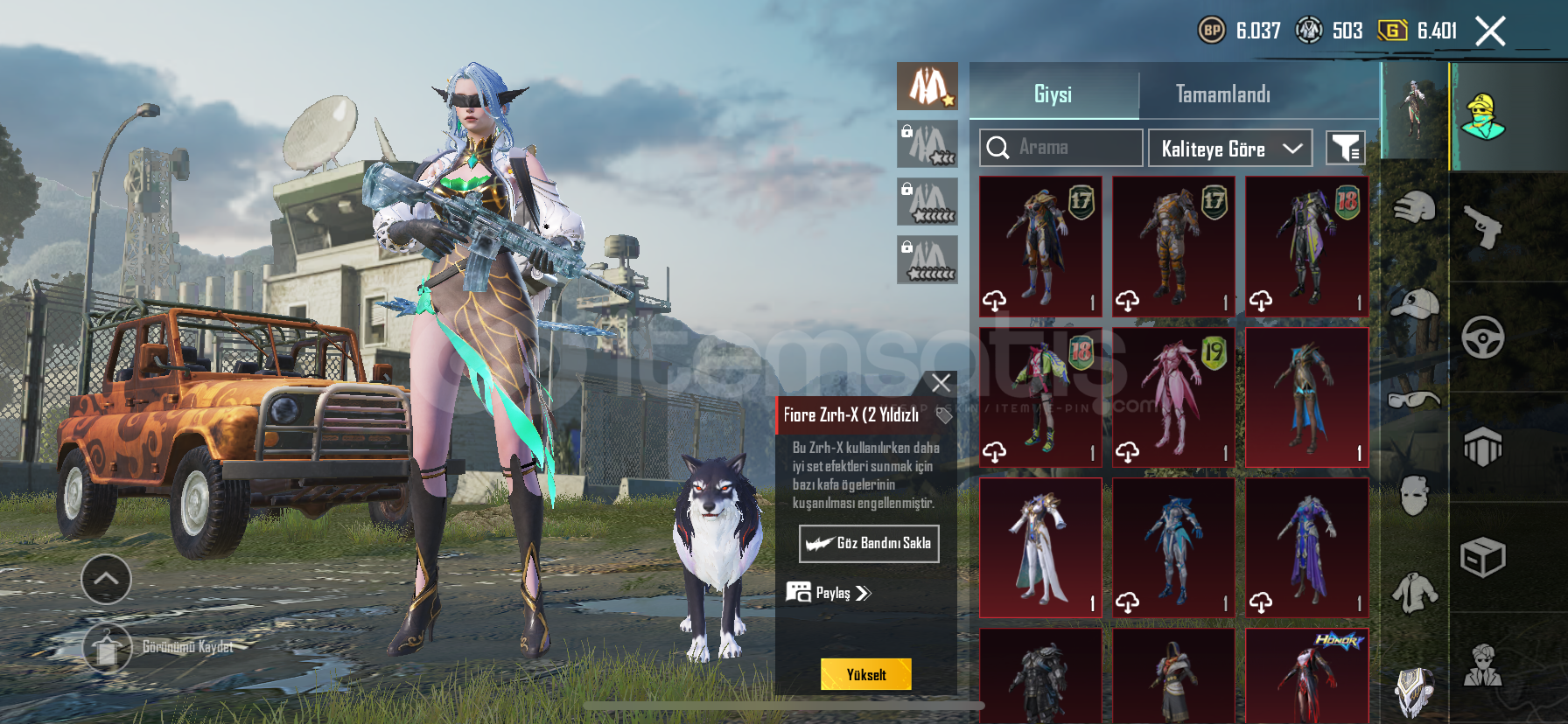Viewport: 1568px width, 724px height.
Task: Open the Tamamlandı tab
Action: click(1222, 94)
